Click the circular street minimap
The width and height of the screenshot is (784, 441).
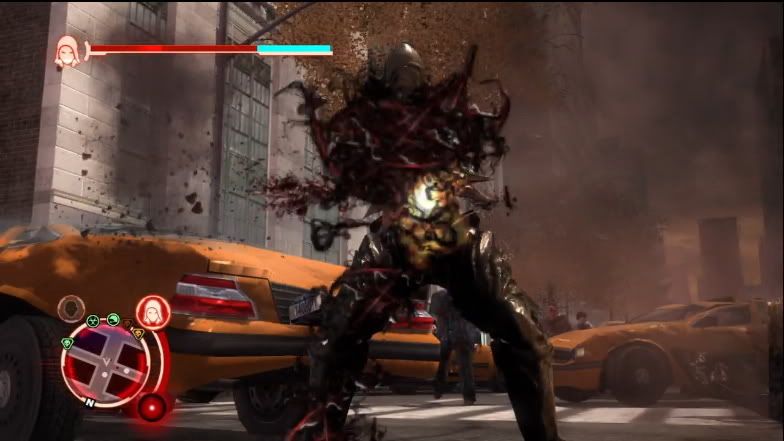(104, 362)
